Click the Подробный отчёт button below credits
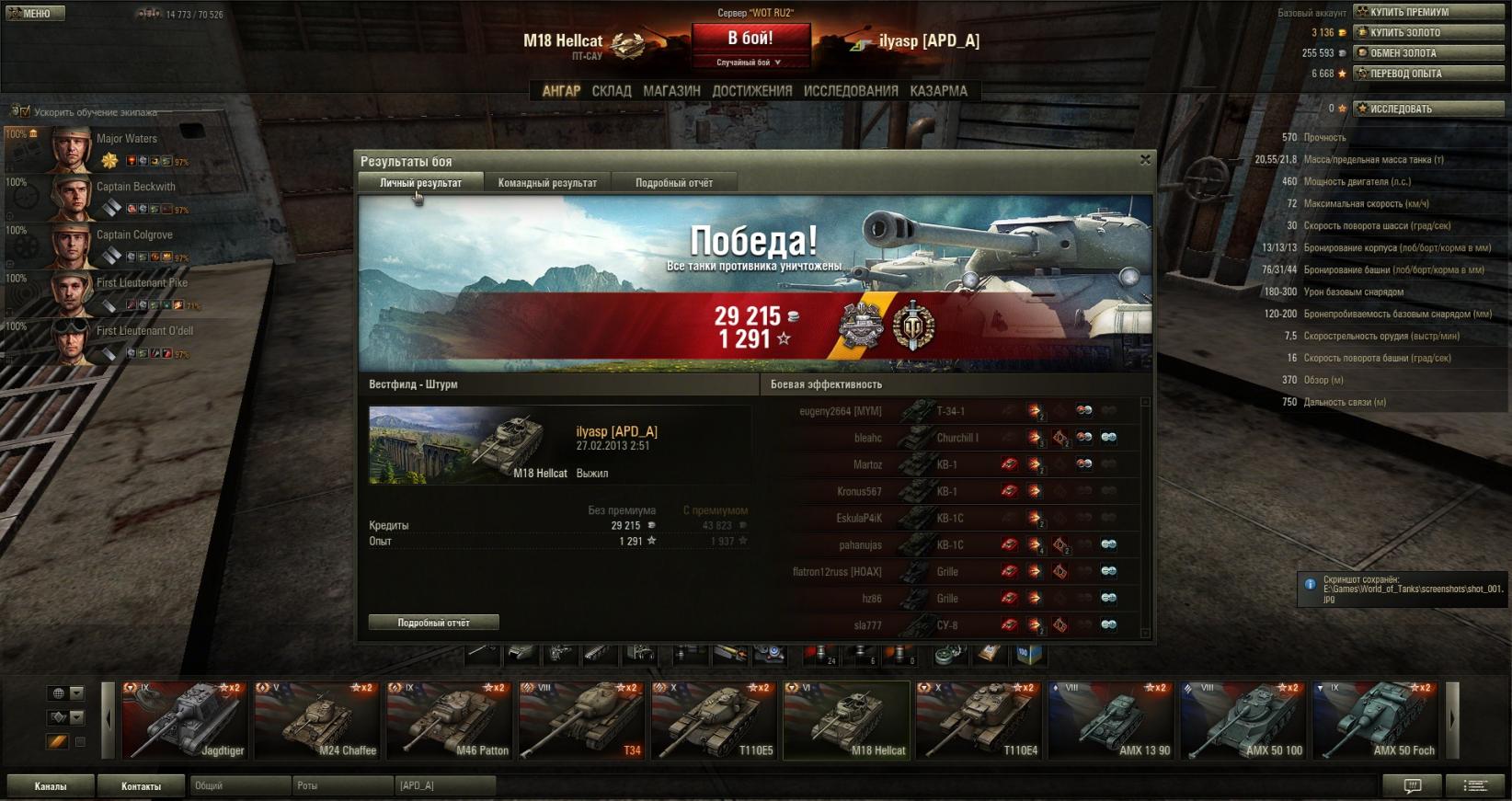1512x801 pixels. (433, 623)
